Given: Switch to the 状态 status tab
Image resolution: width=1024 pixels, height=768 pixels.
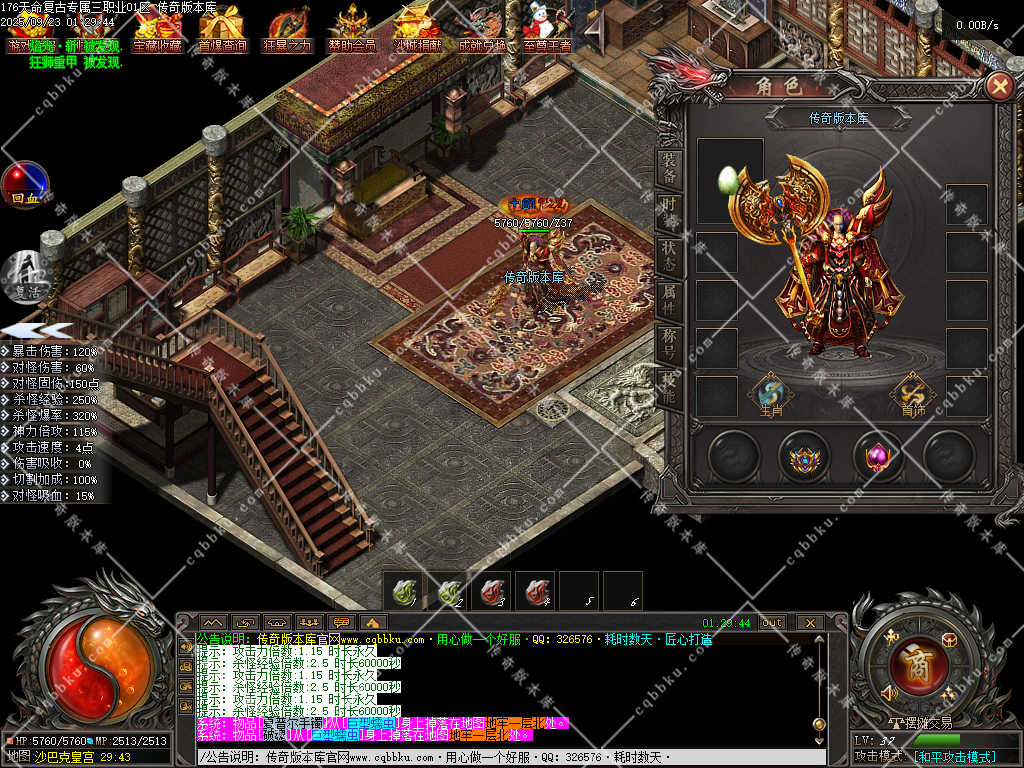Looking at the screenshot, I should [669, 256].
